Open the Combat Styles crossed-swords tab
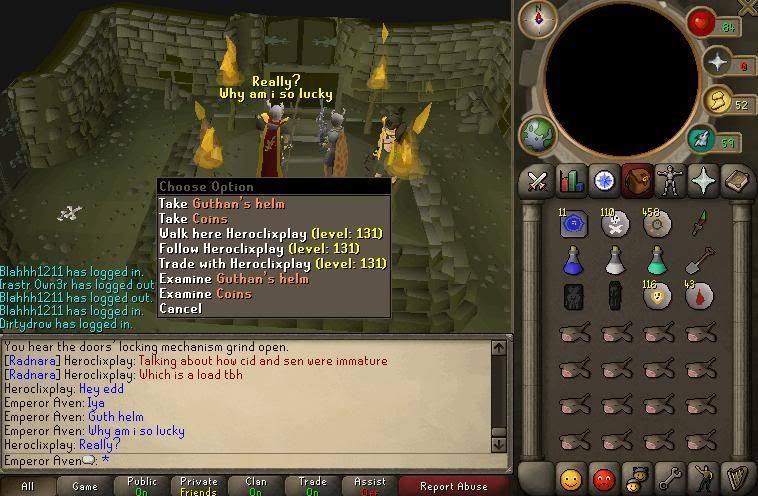758x496 pixels. (x=538, y=181)
